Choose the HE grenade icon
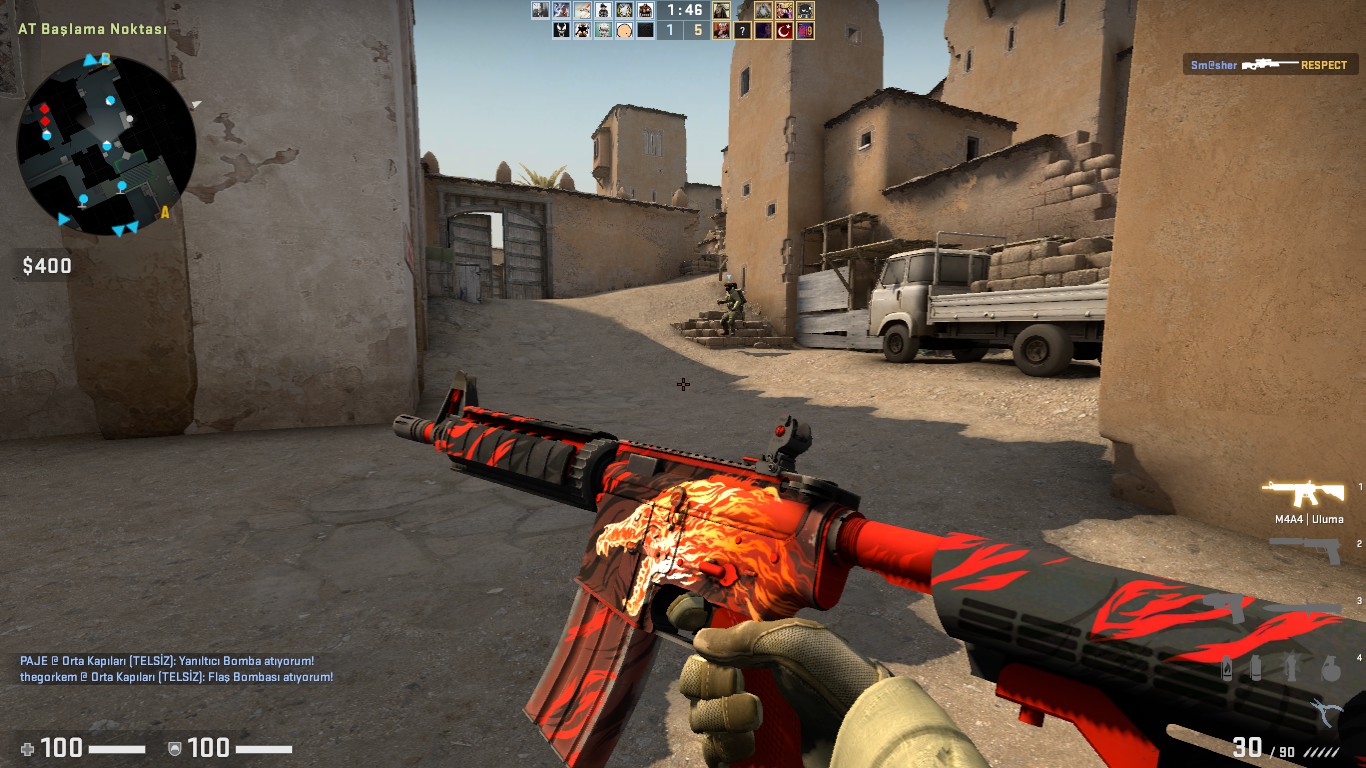The height and width of the screenshot is (768, 1366). [1330, 669]
